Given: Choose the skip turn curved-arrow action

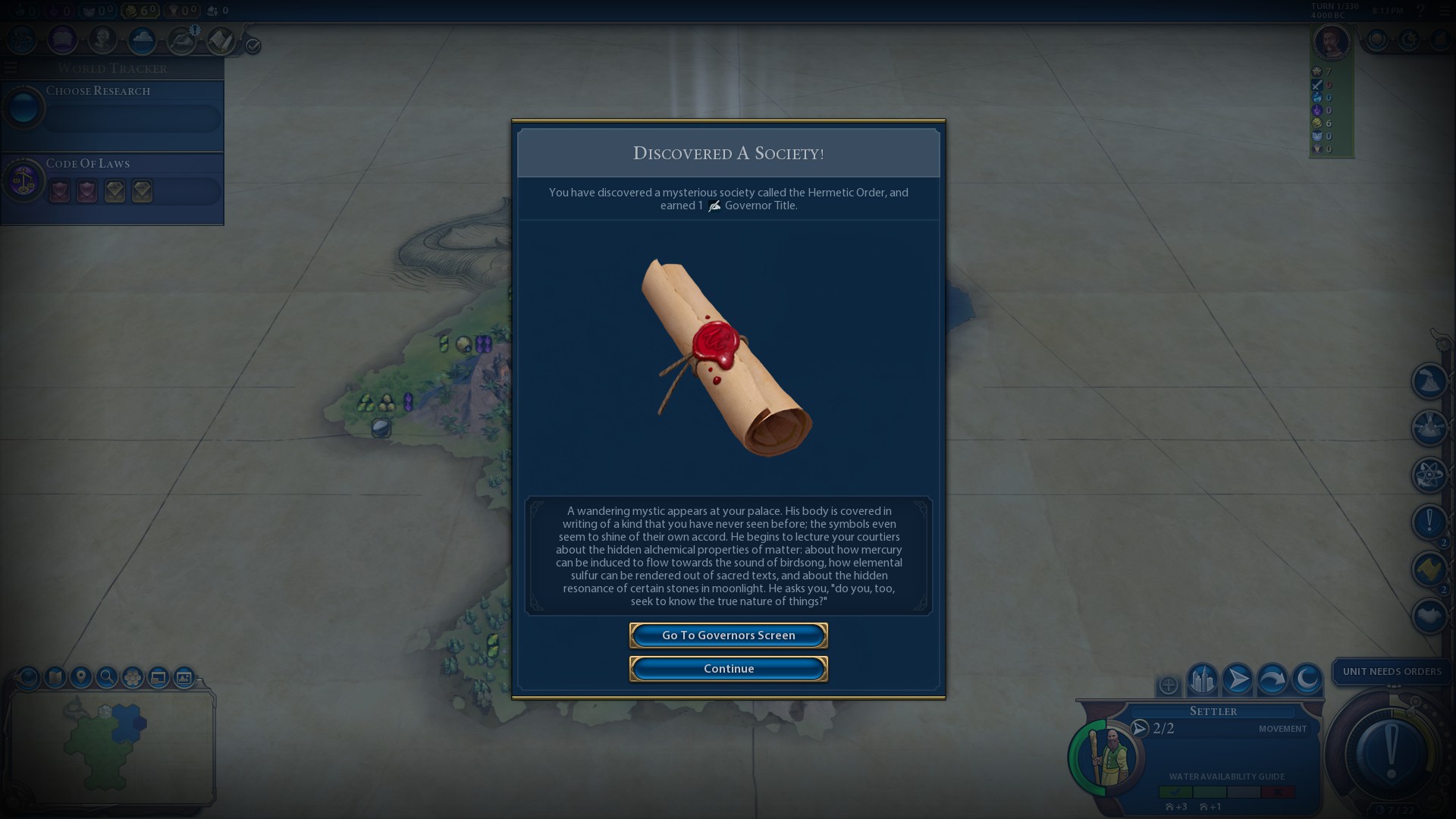Looking at the screenshot, I should click(1272, 679).
